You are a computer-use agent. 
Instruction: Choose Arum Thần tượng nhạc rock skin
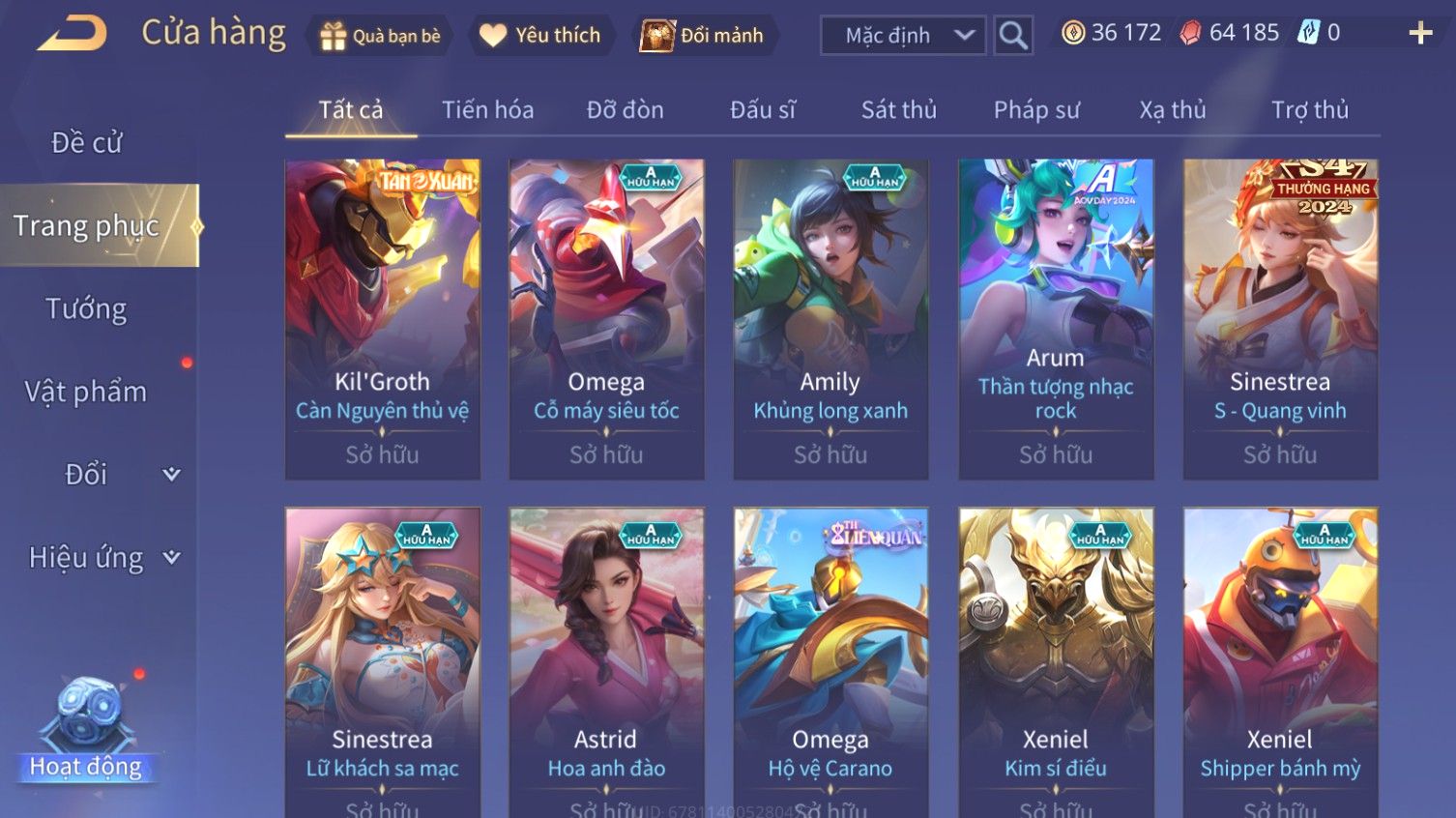pos(1056,319)
